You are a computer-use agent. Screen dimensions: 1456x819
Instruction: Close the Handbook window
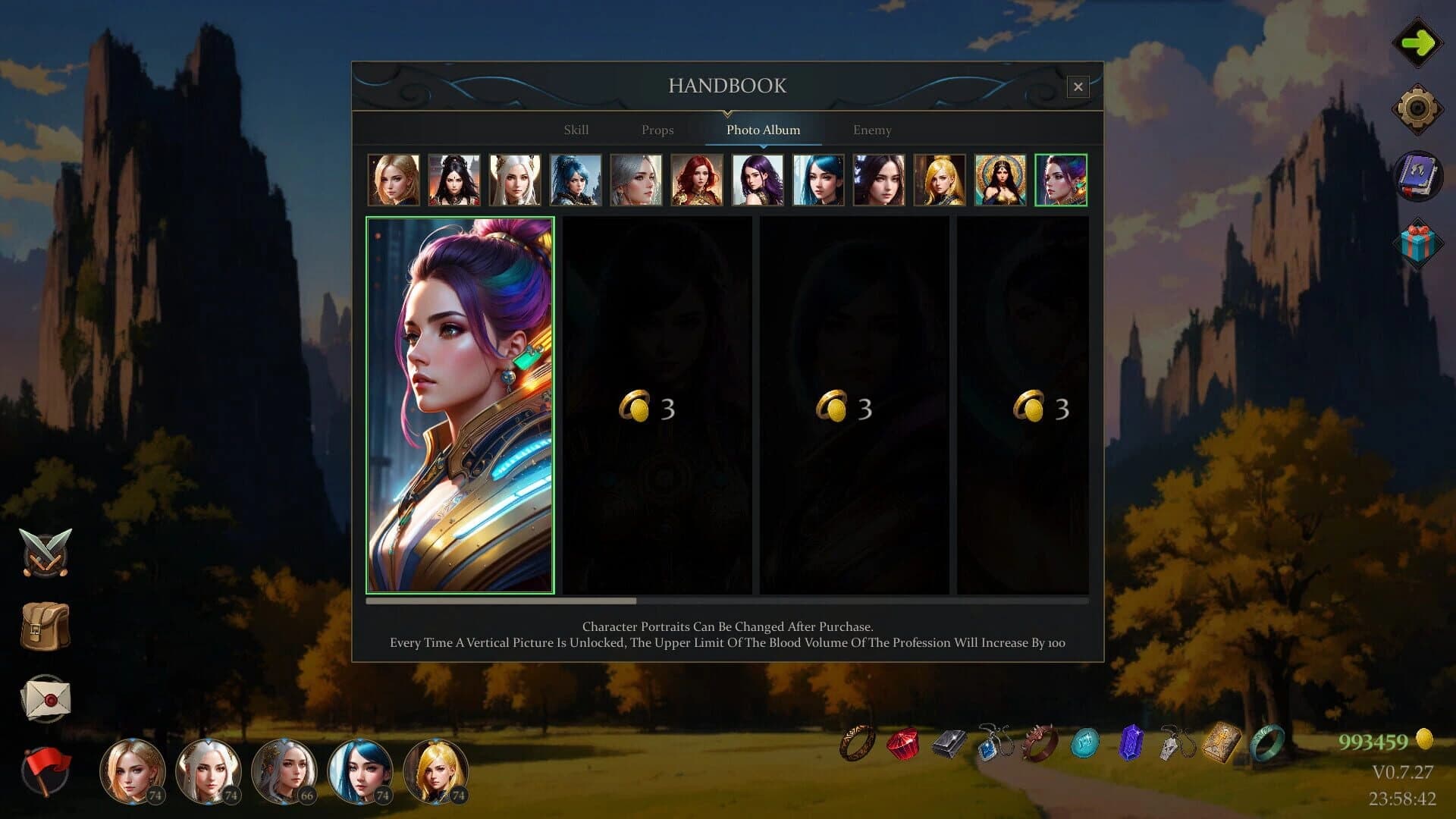(1078, 86)
